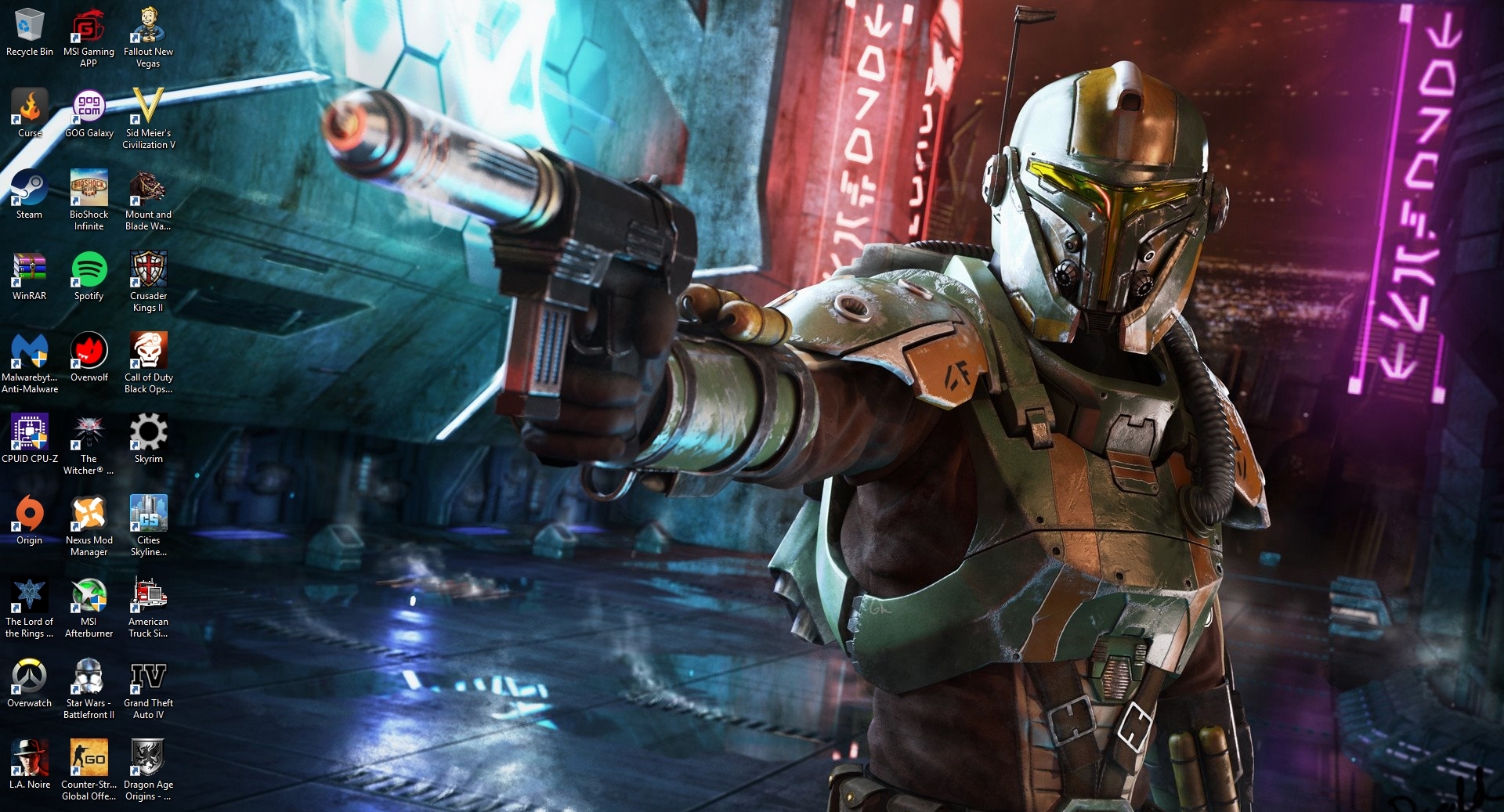Click the Star Wars Battlefront II shortcut
The width and height of the screenshot is (1504, 812).
tap(89, 677)
